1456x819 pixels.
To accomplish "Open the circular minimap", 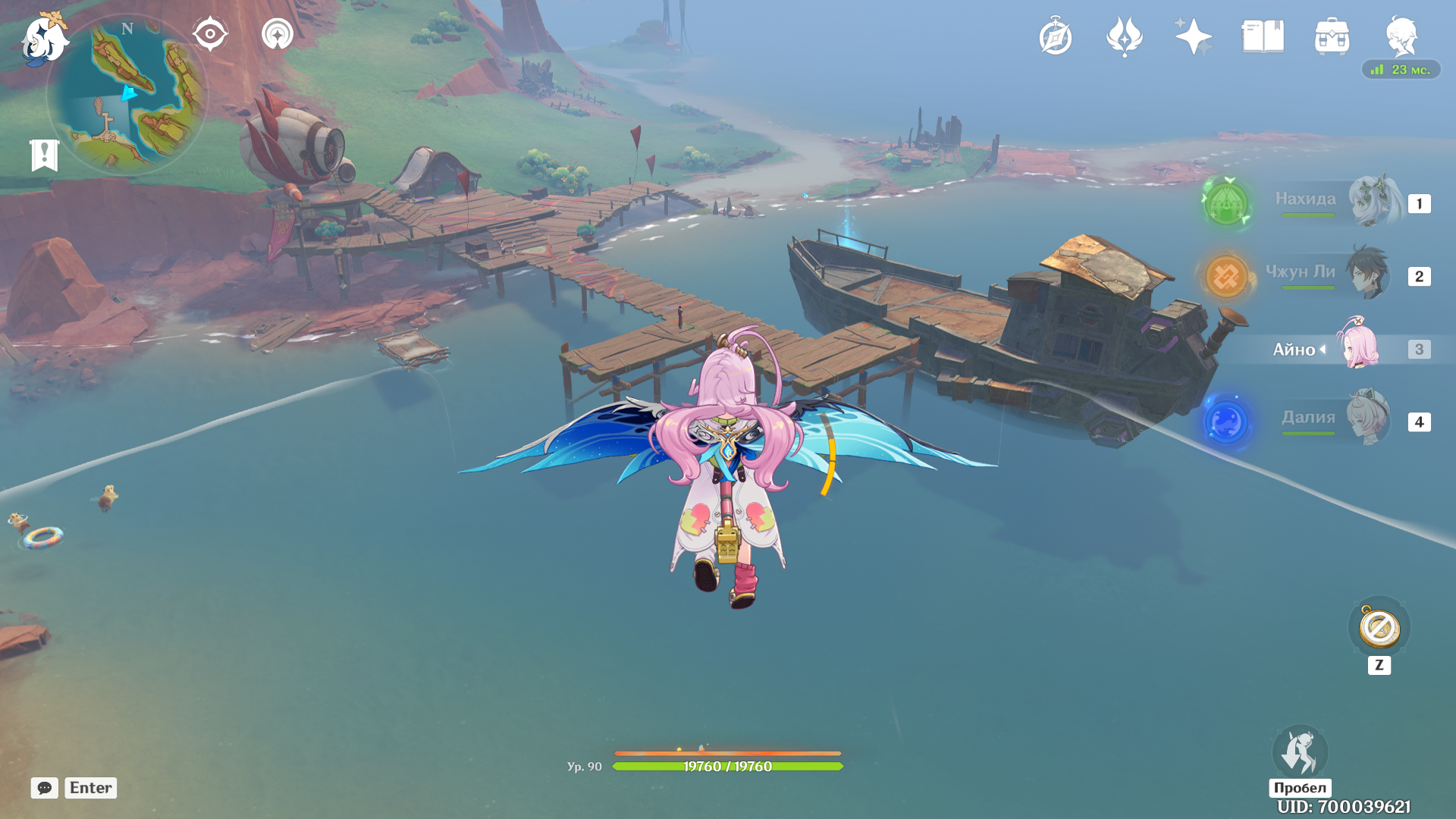I will (x=127, y=96).
